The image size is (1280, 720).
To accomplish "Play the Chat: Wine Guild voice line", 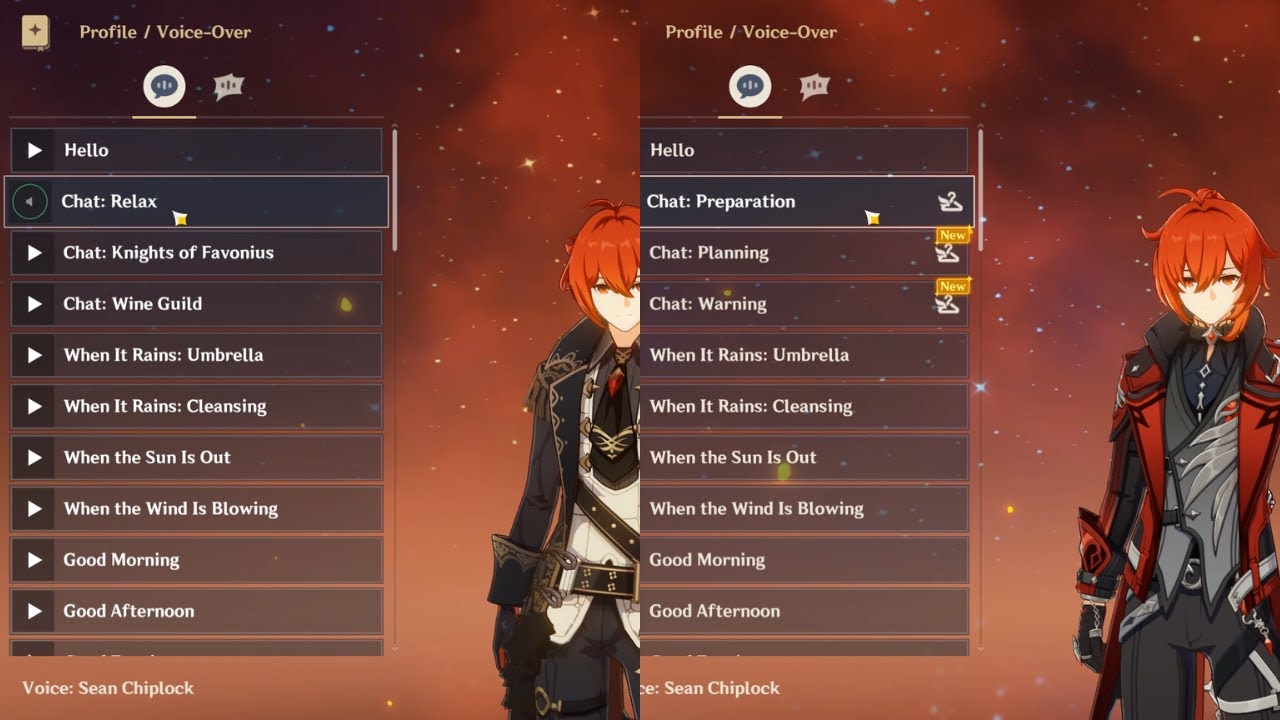I will [x=35, y=304].
